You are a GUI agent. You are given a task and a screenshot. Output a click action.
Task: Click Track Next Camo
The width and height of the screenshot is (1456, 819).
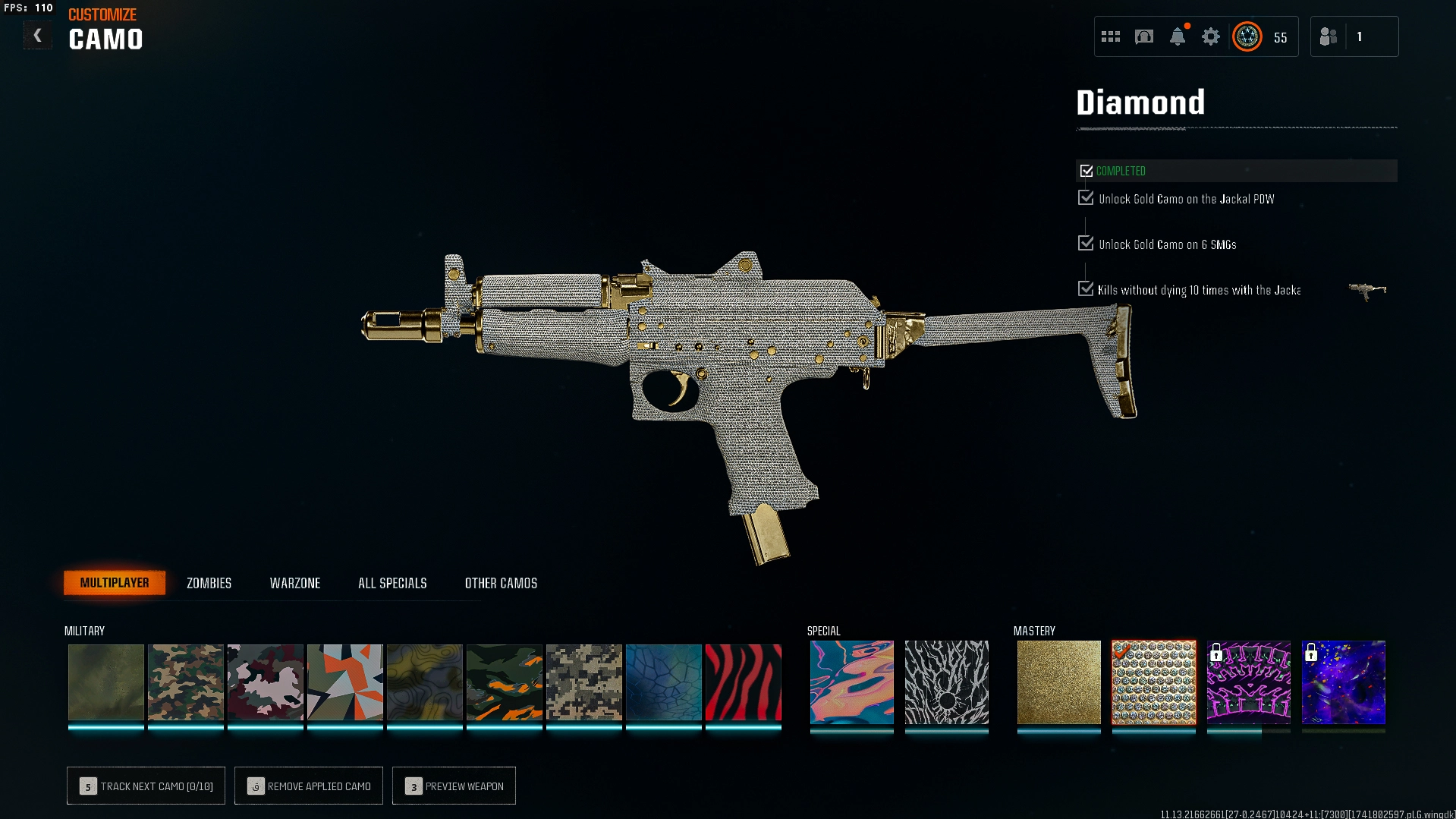[146, 786]
